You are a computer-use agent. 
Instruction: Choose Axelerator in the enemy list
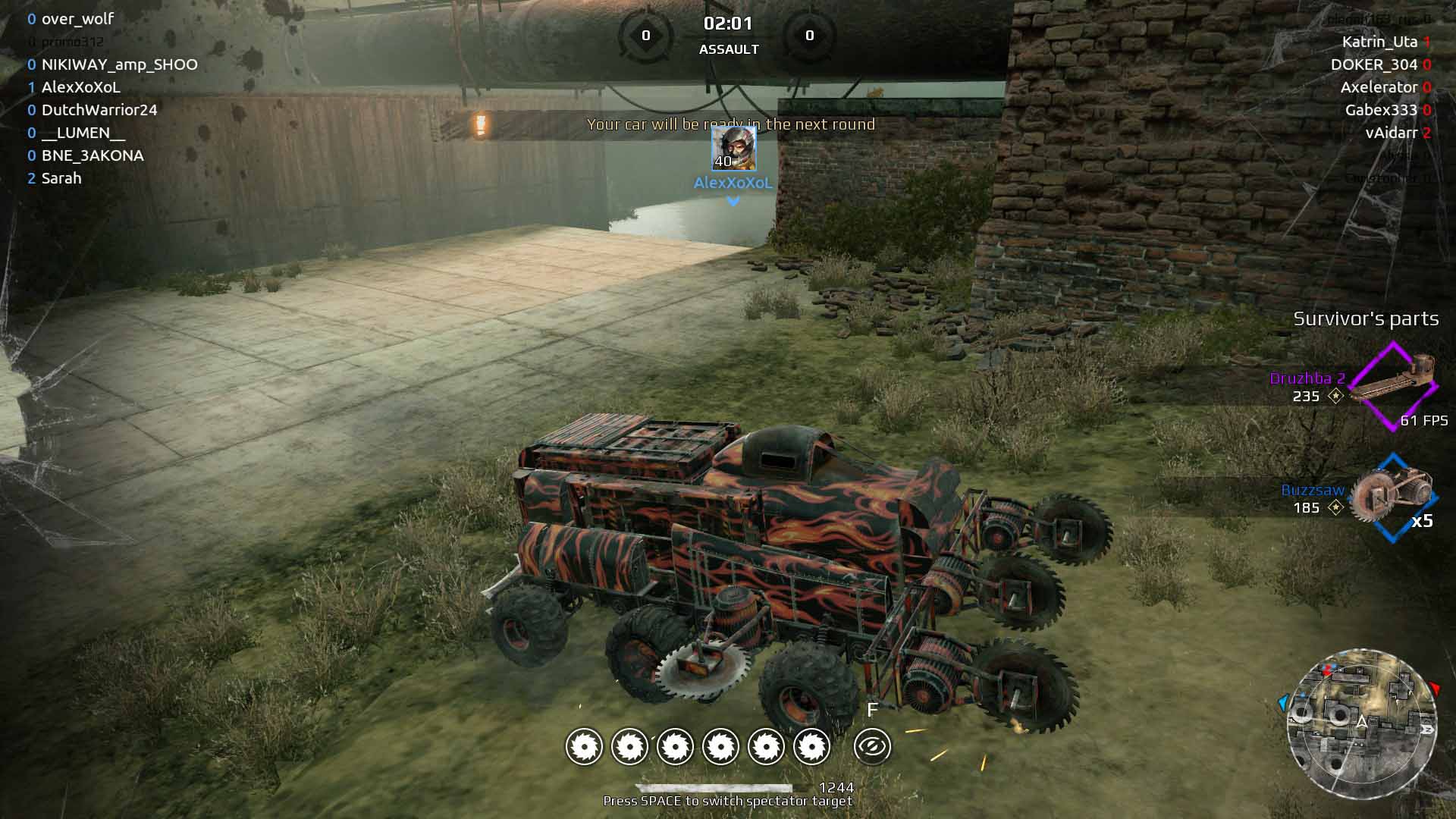pos(1379,87)
